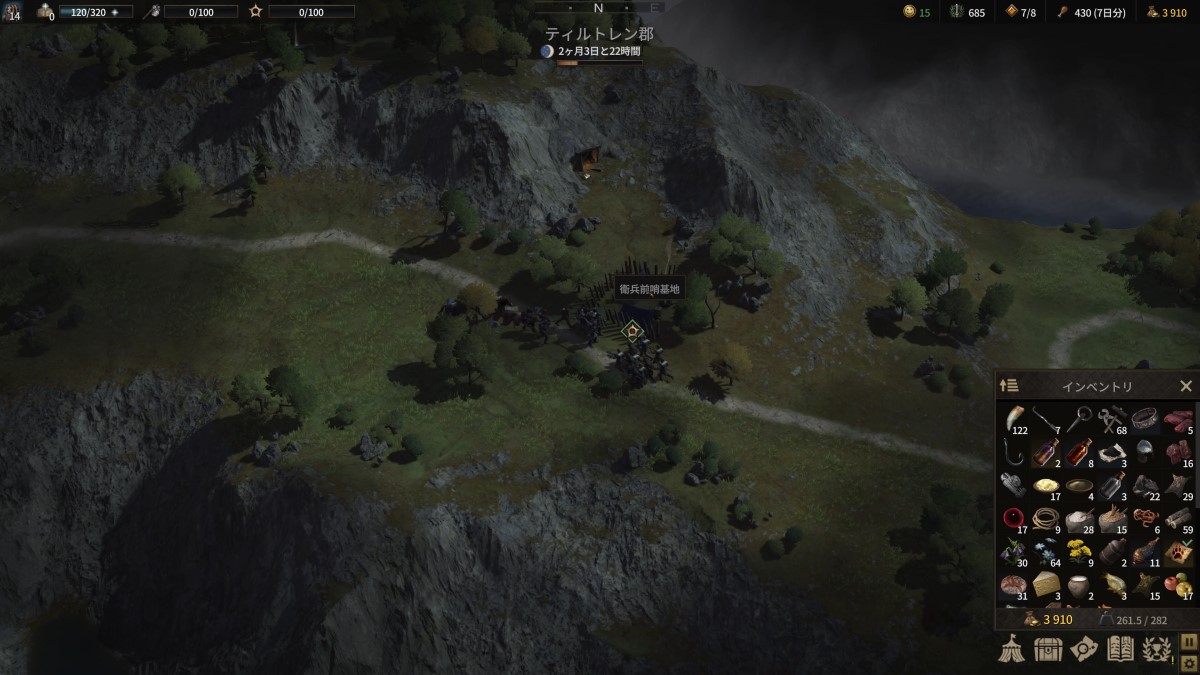Image resolution: width=1200 pixels, height=675 pixels.
Task: Select the 衛兵前哨基地 outpost marker
Action: pyautogui.click(x=632, y=330)
